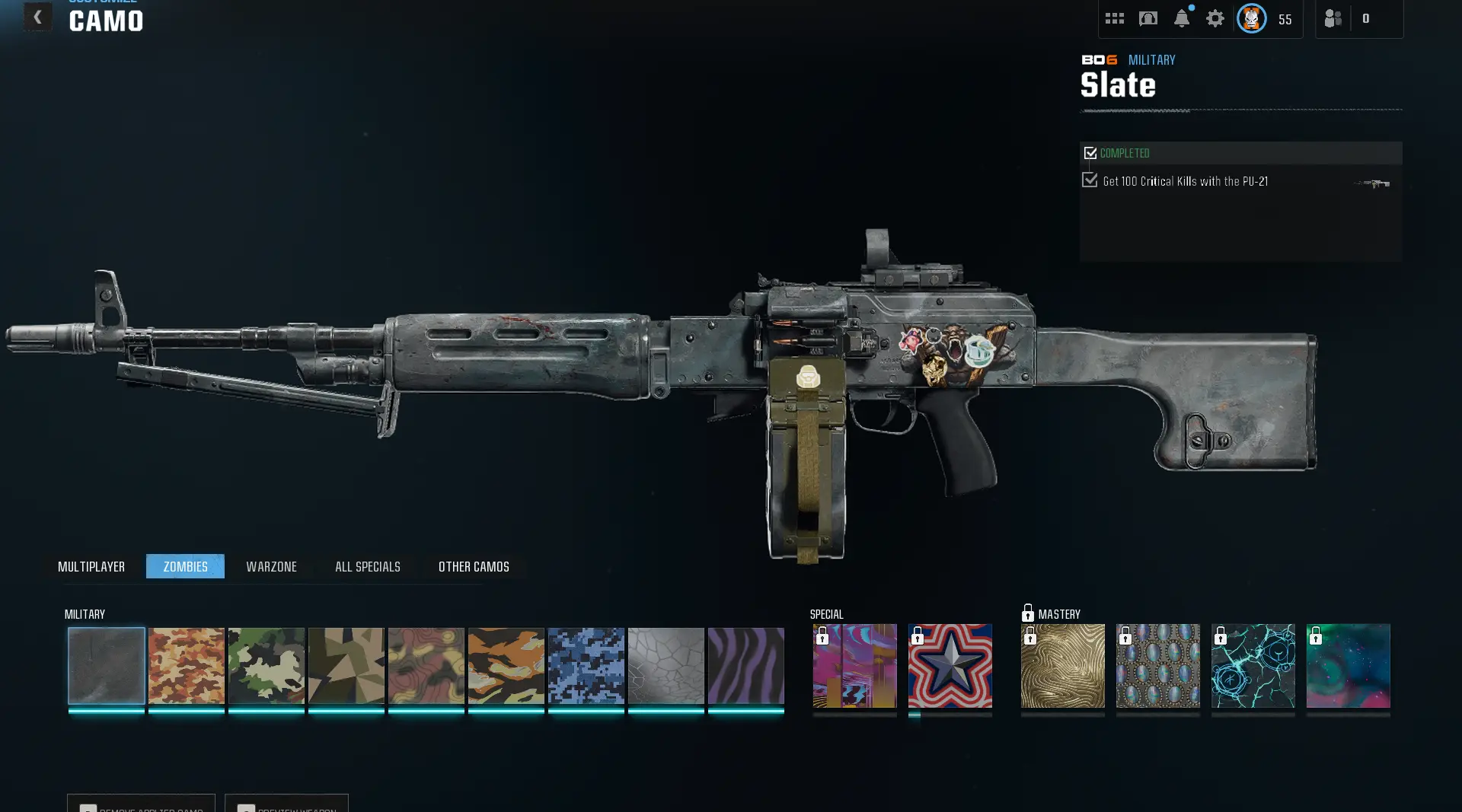This screenshot has width=1462, height=812.
Task: Select the orange desert Military camo swatch
Action: (187, 666)
